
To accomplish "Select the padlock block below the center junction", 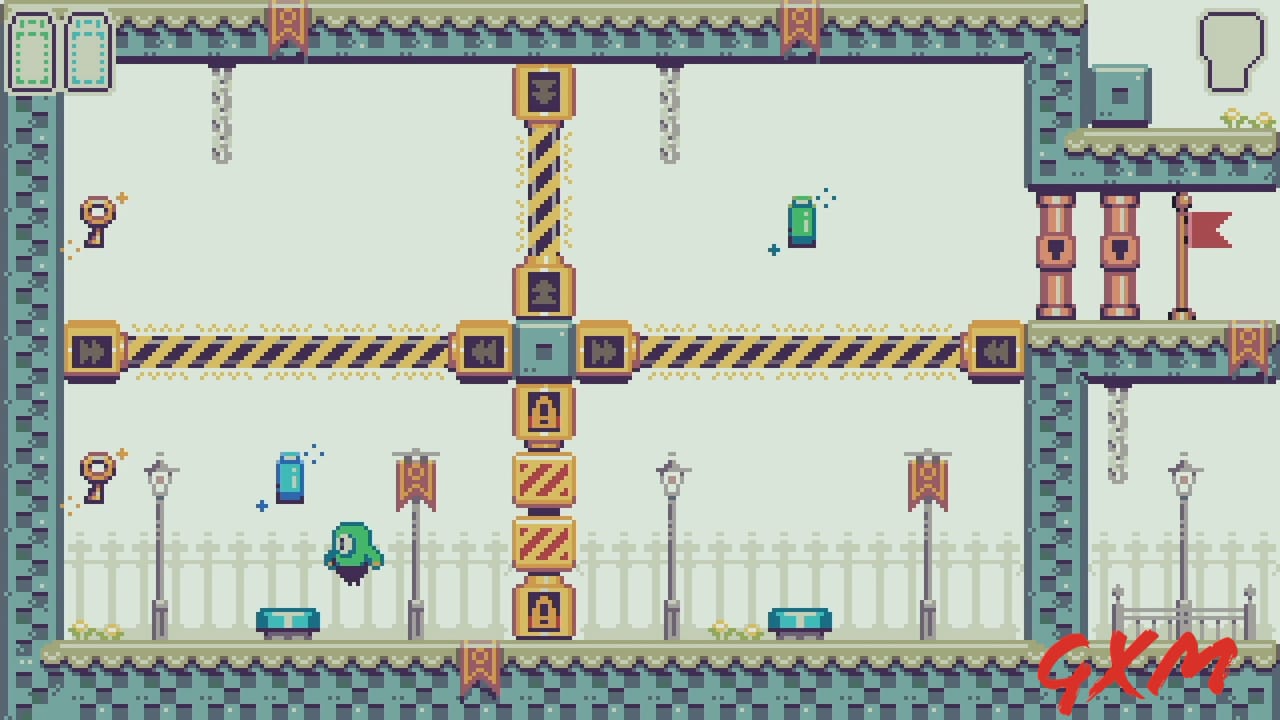I will coord(545,418).
